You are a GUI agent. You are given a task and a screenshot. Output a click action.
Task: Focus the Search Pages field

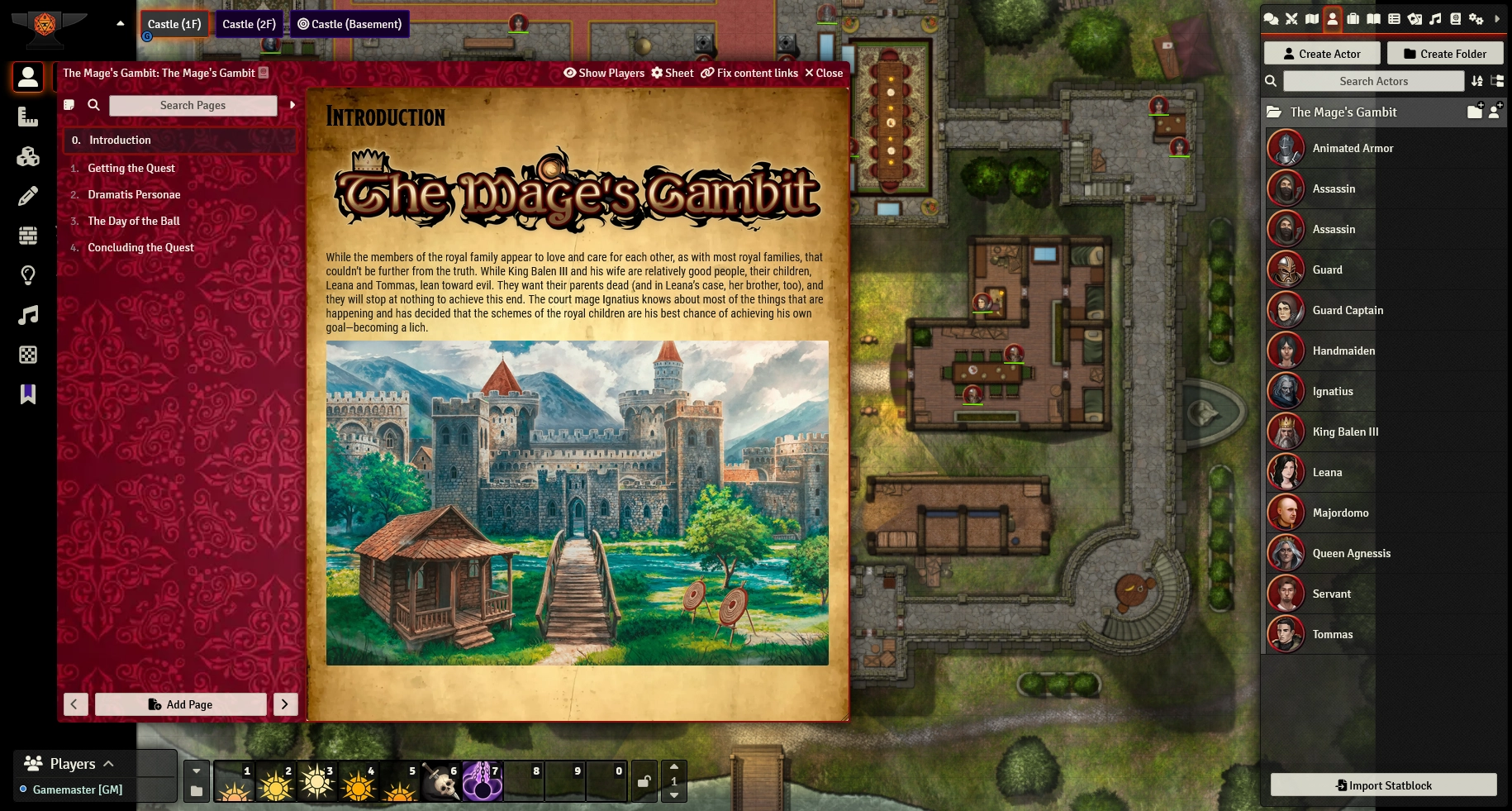click(x=193, y=105)
